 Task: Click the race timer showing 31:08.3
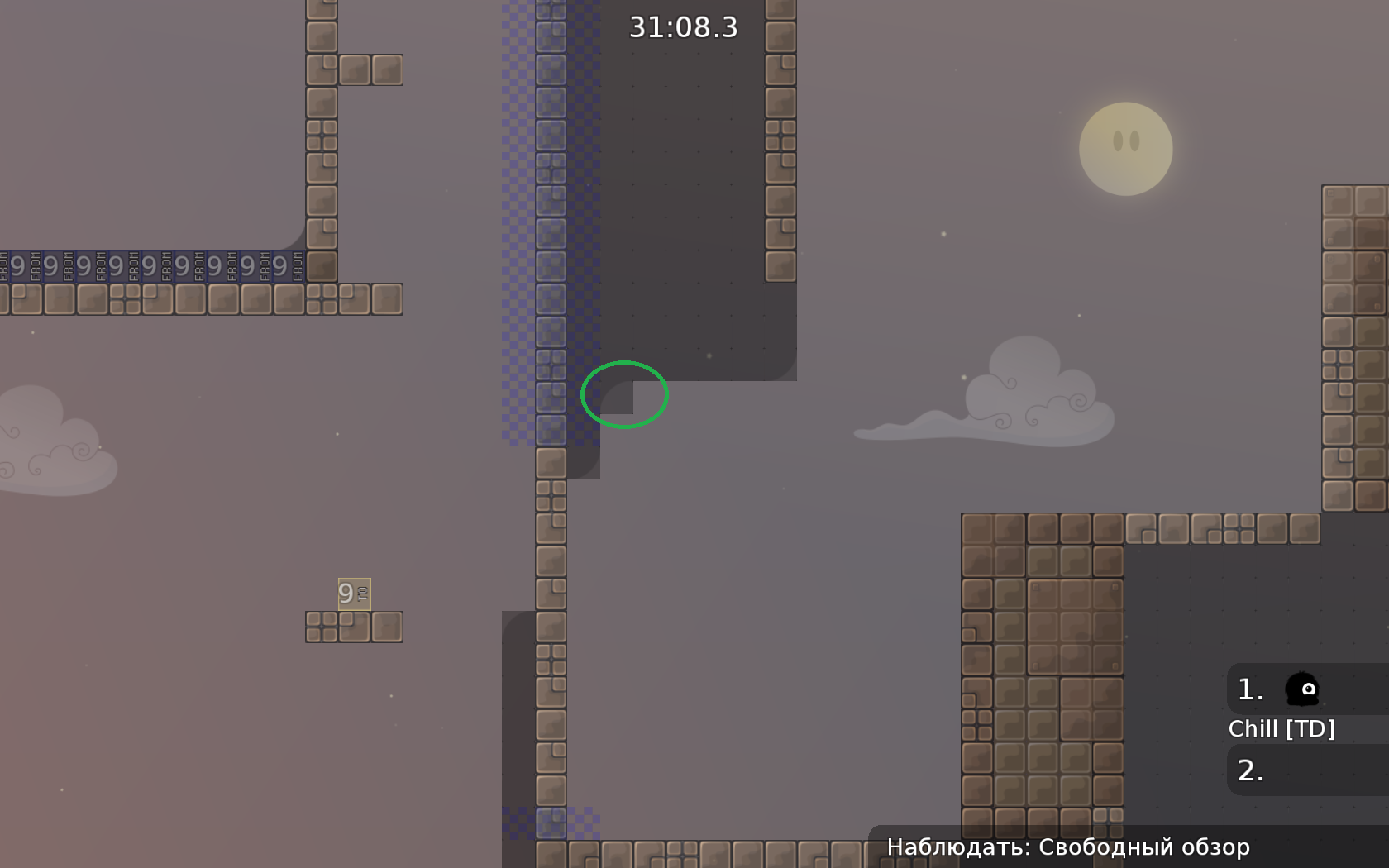point(683,27)
